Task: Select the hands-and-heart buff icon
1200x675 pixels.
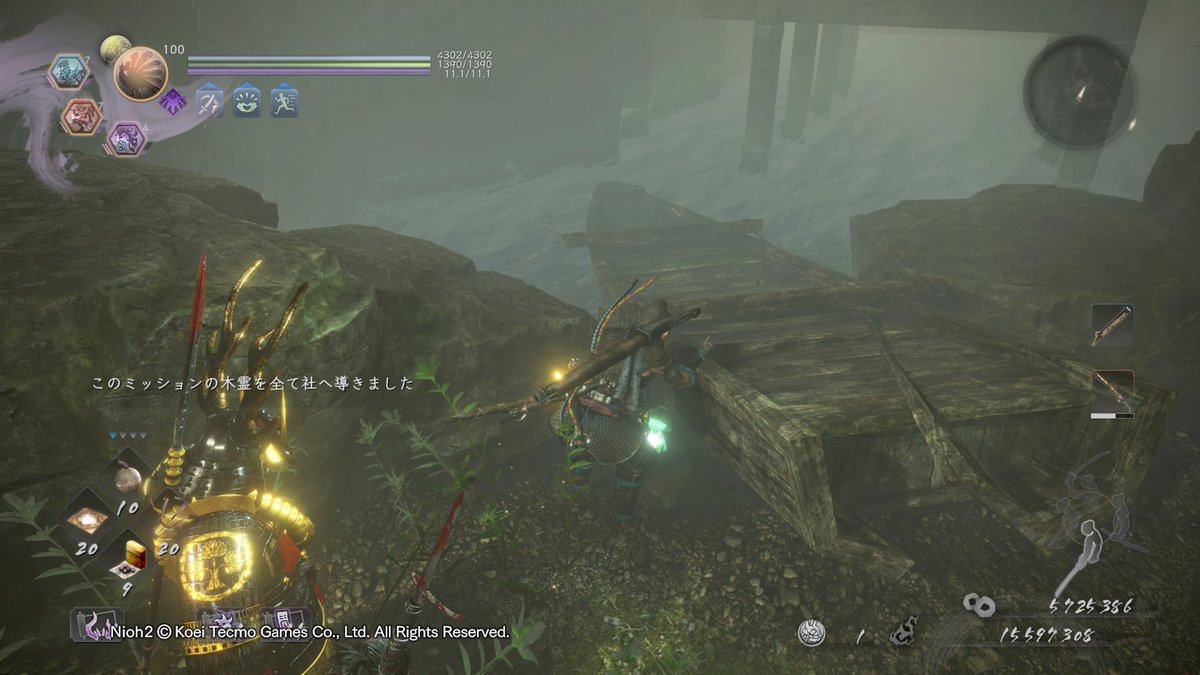Action: pyautogui.click(x=247, y=101)
